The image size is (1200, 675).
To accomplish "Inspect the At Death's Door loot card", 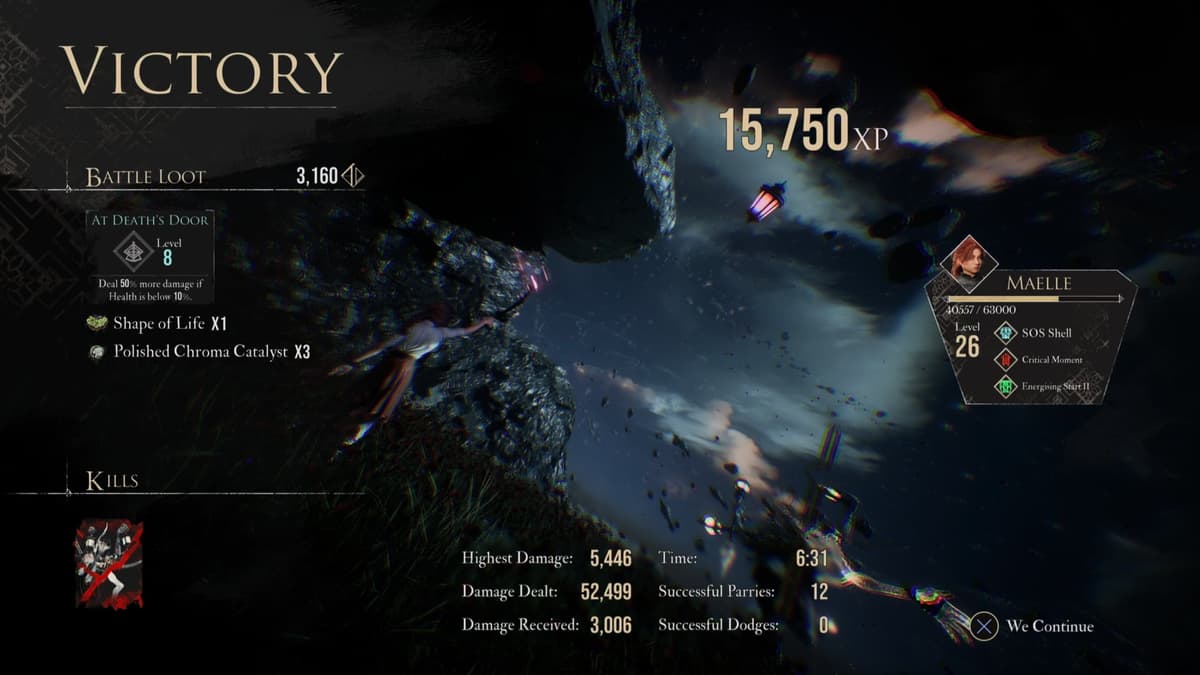I will 150,256.
